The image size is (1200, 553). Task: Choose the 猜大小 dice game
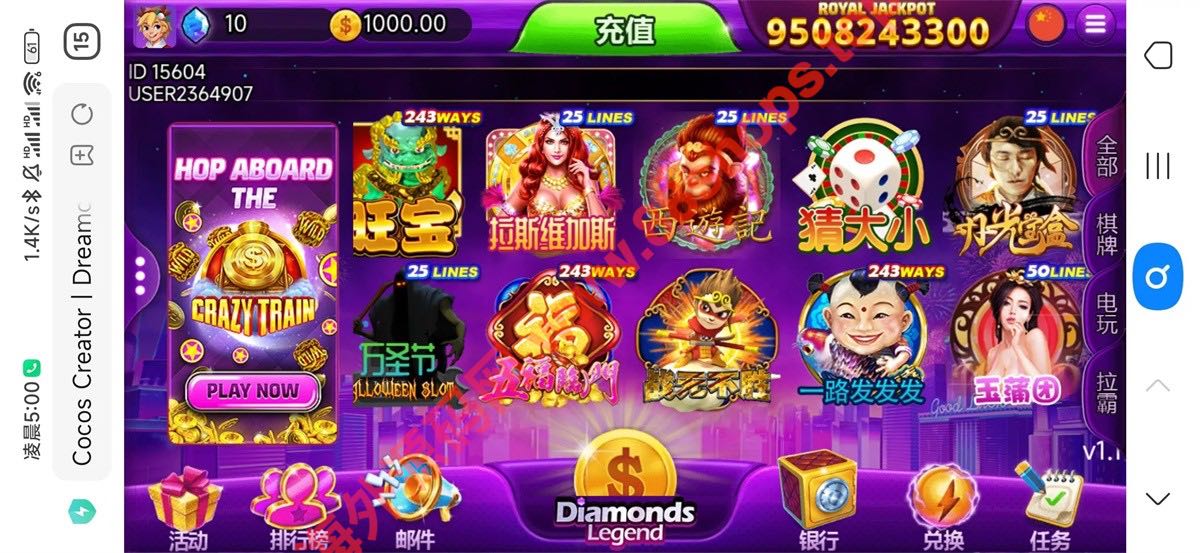point(862,185)
